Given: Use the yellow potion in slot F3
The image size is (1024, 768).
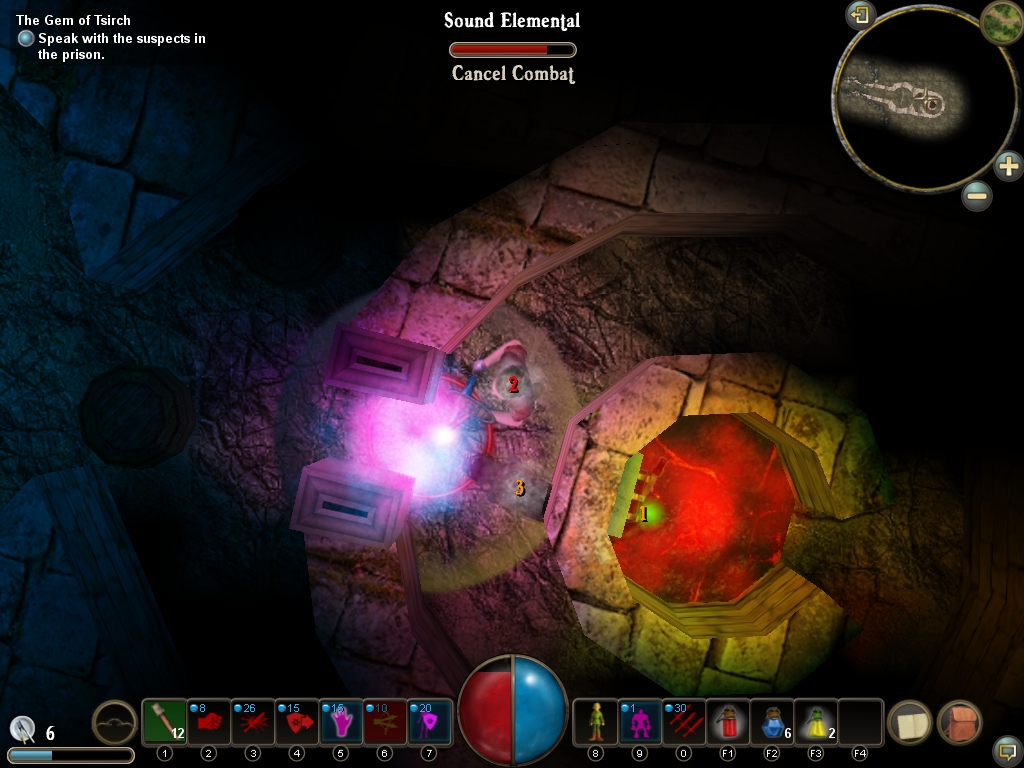Looking at the screenshot, I should click(816, 722).
